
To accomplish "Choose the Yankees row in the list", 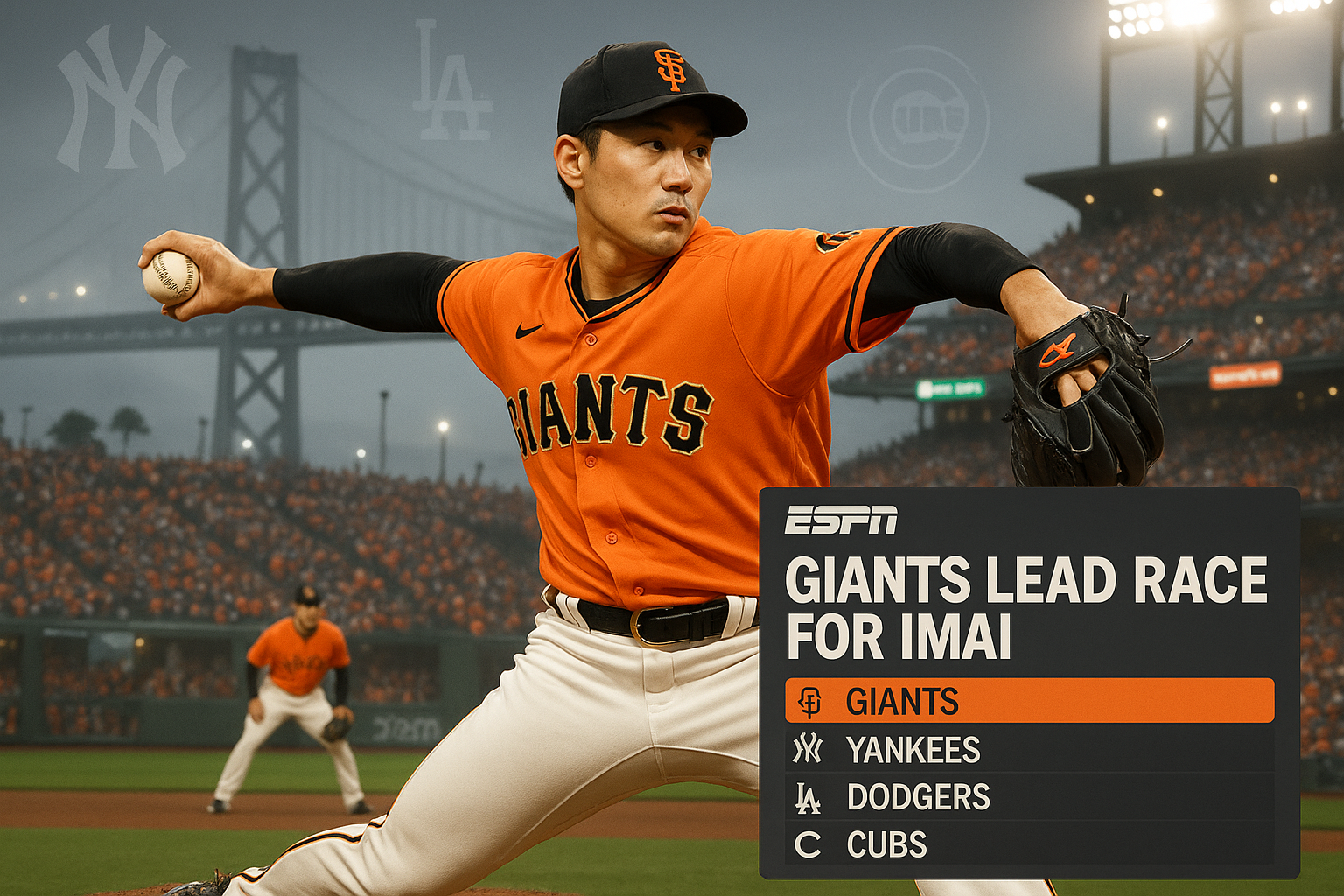I will tap(1029, 749).
